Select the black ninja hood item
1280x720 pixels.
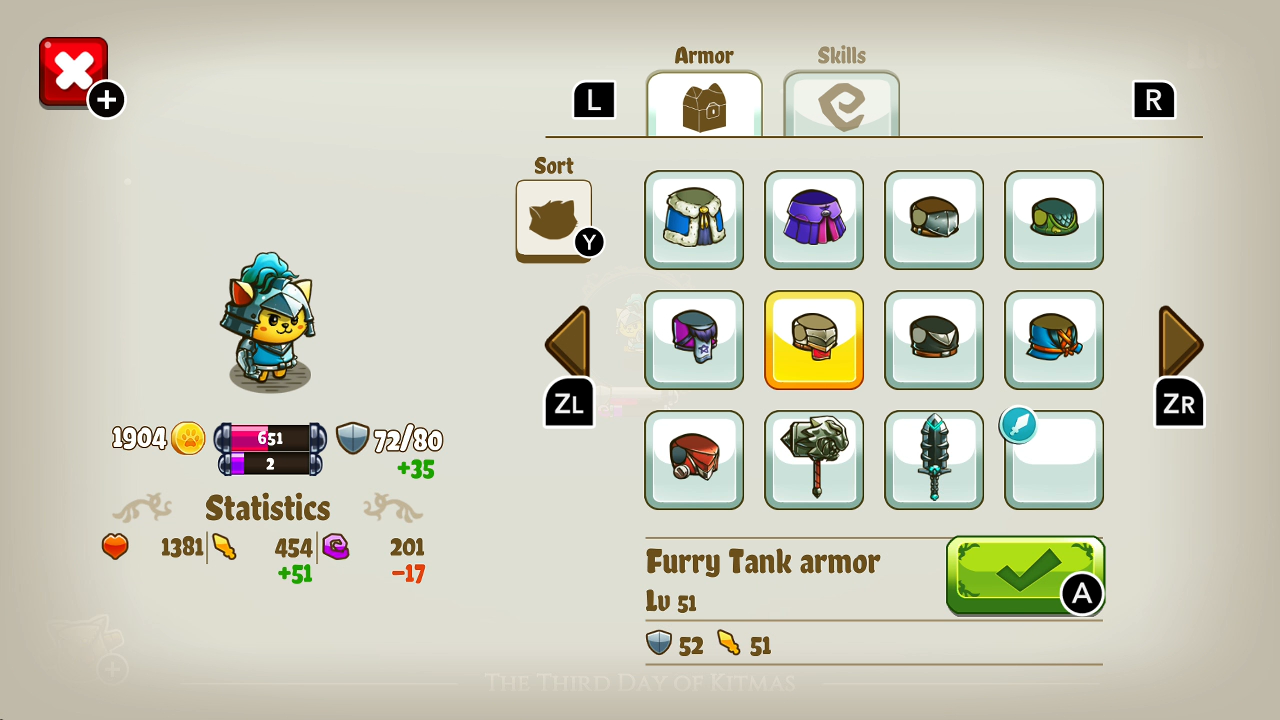934,340
